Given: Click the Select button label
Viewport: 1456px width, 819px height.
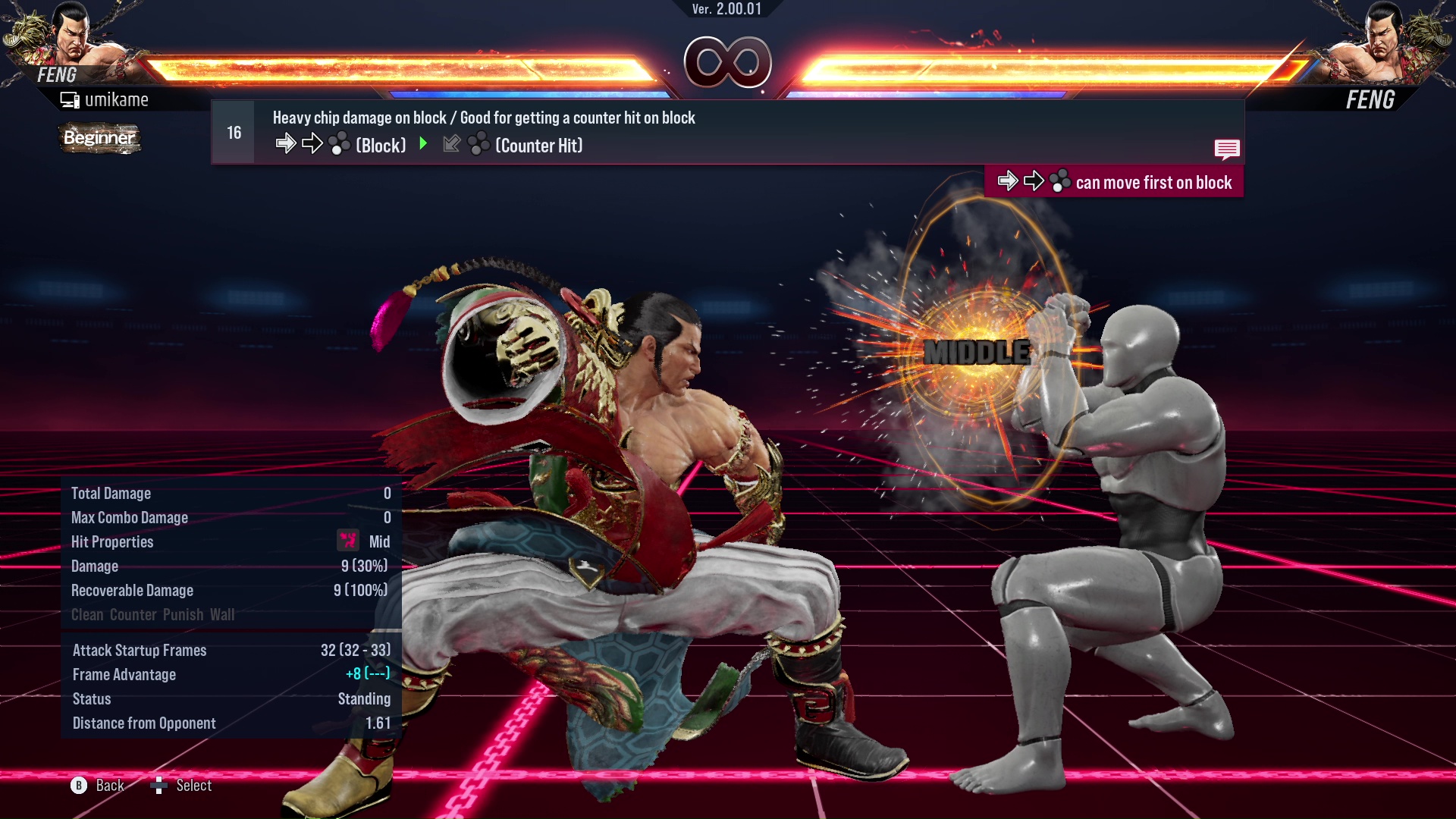Looking at the screenshot, I should 193,786.
